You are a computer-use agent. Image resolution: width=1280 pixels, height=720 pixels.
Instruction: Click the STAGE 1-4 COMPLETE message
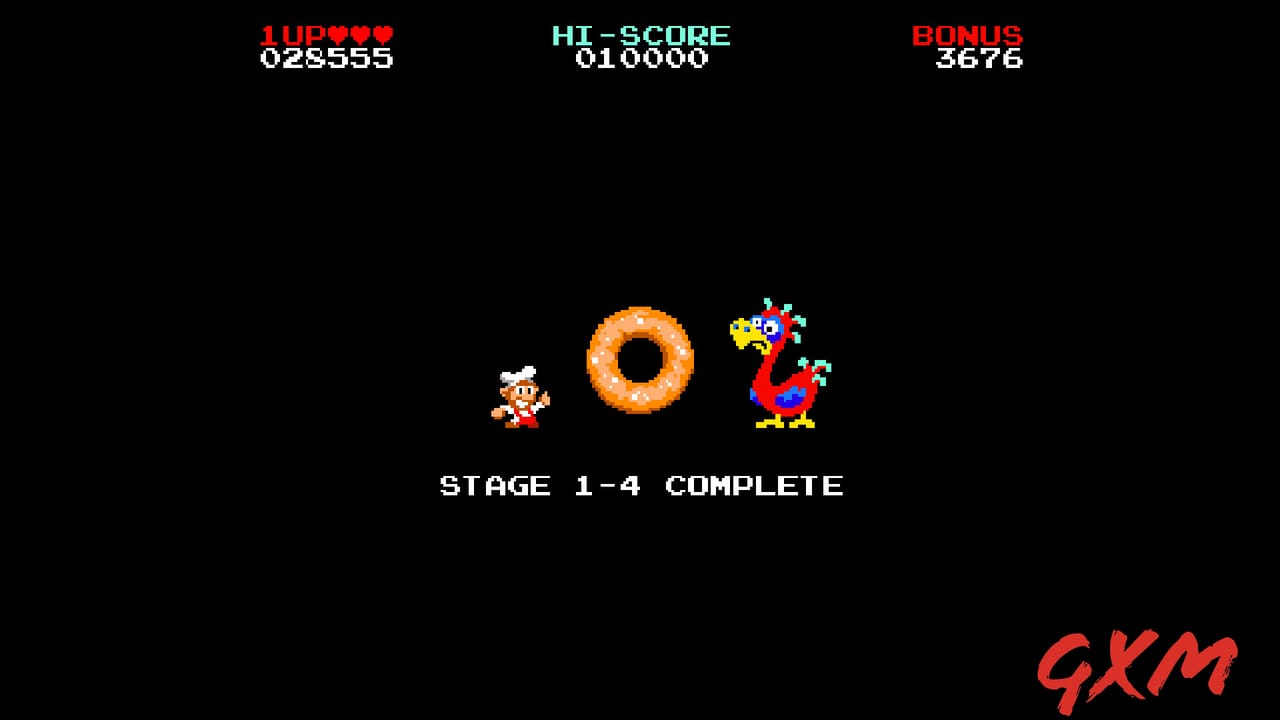pos(640,486)
